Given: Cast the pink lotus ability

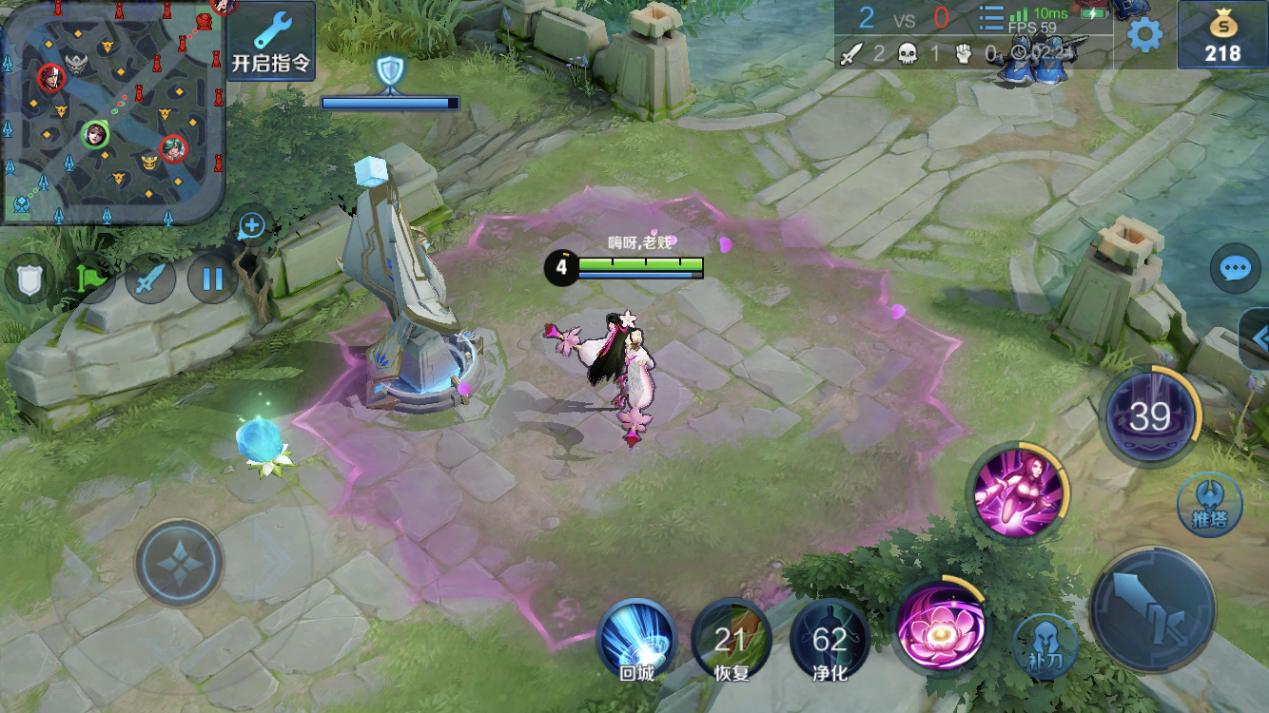Looking at the screenshot, I should click(x=941, y=628).
